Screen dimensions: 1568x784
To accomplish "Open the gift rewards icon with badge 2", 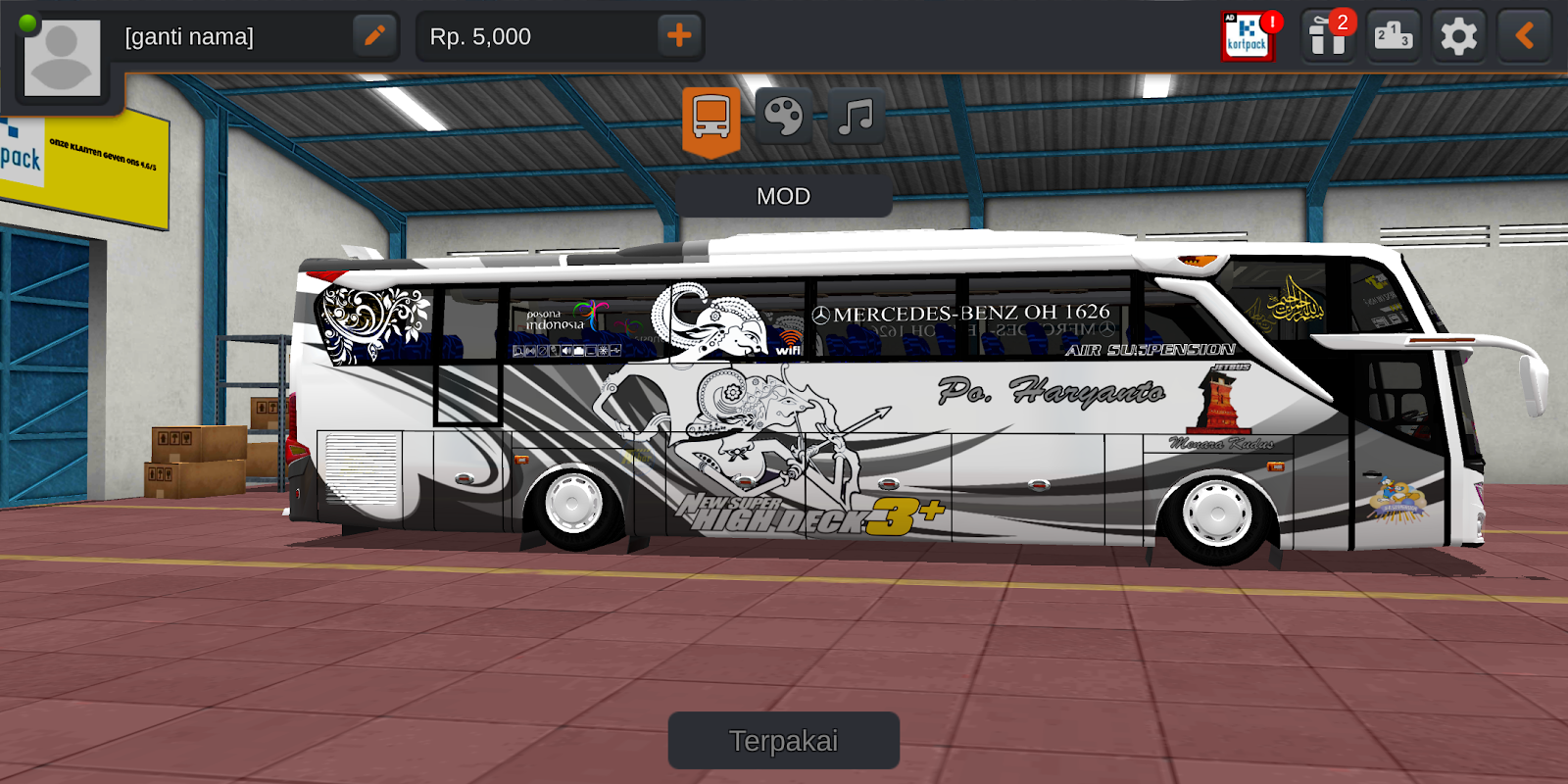I will 1327,36.
